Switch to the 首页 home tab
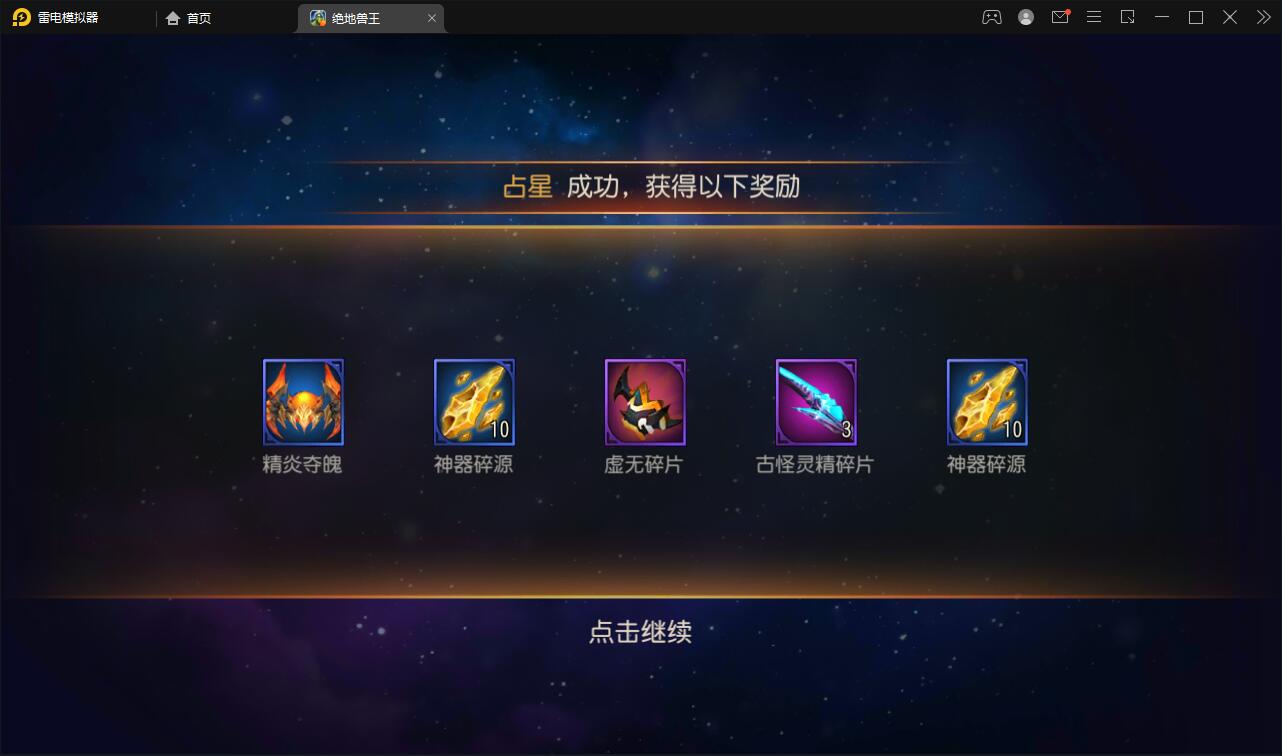Screen dimensions: 1282x756 [198, 17]
